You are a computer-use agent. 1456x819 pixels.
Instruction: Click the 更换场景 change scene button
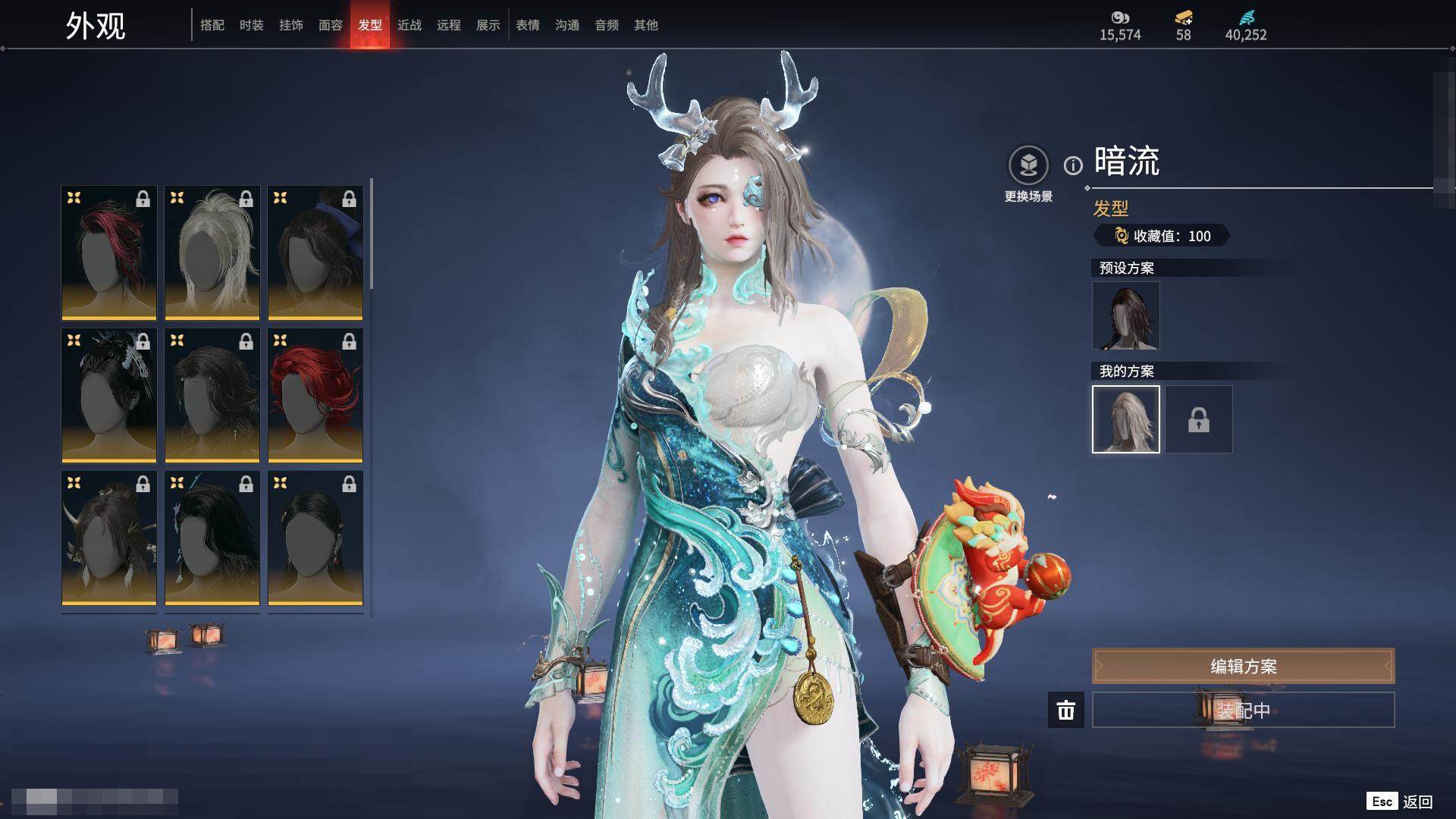click(x=1028, y=174)
